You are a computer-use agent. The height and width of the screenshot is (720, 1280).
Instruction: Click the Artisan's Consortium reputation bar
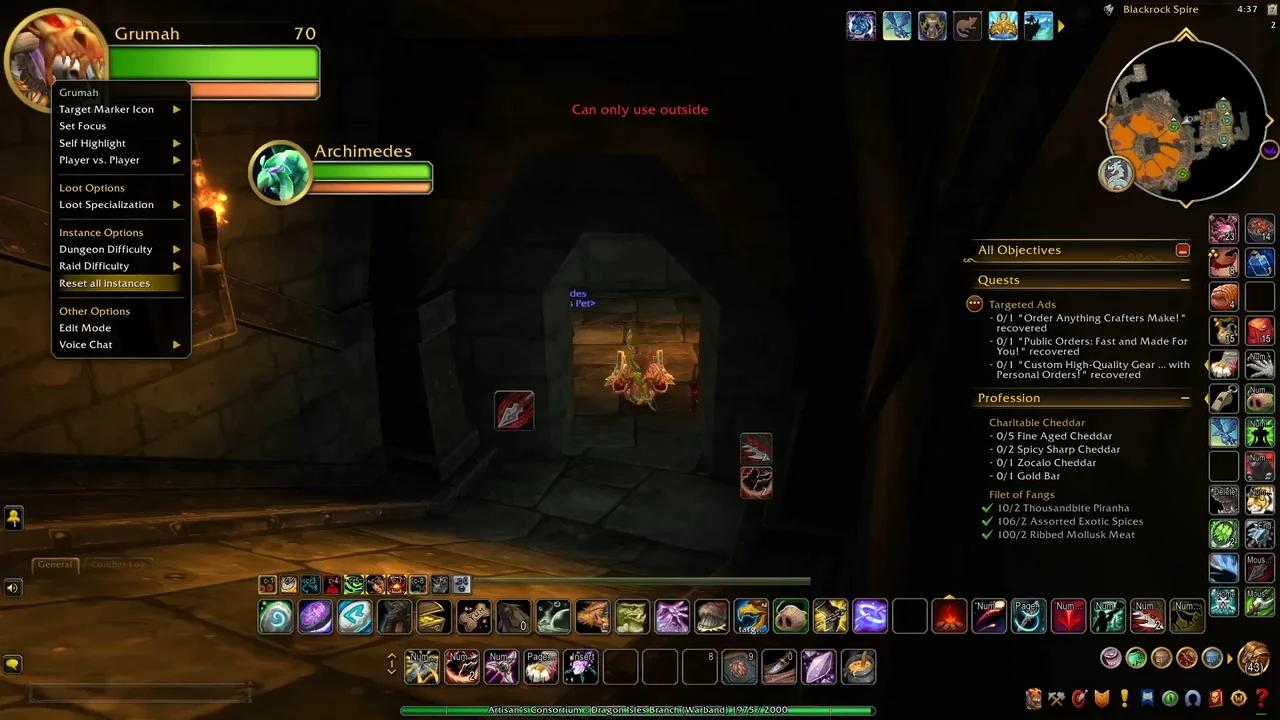pyautogui.click(x=640, y=709)
